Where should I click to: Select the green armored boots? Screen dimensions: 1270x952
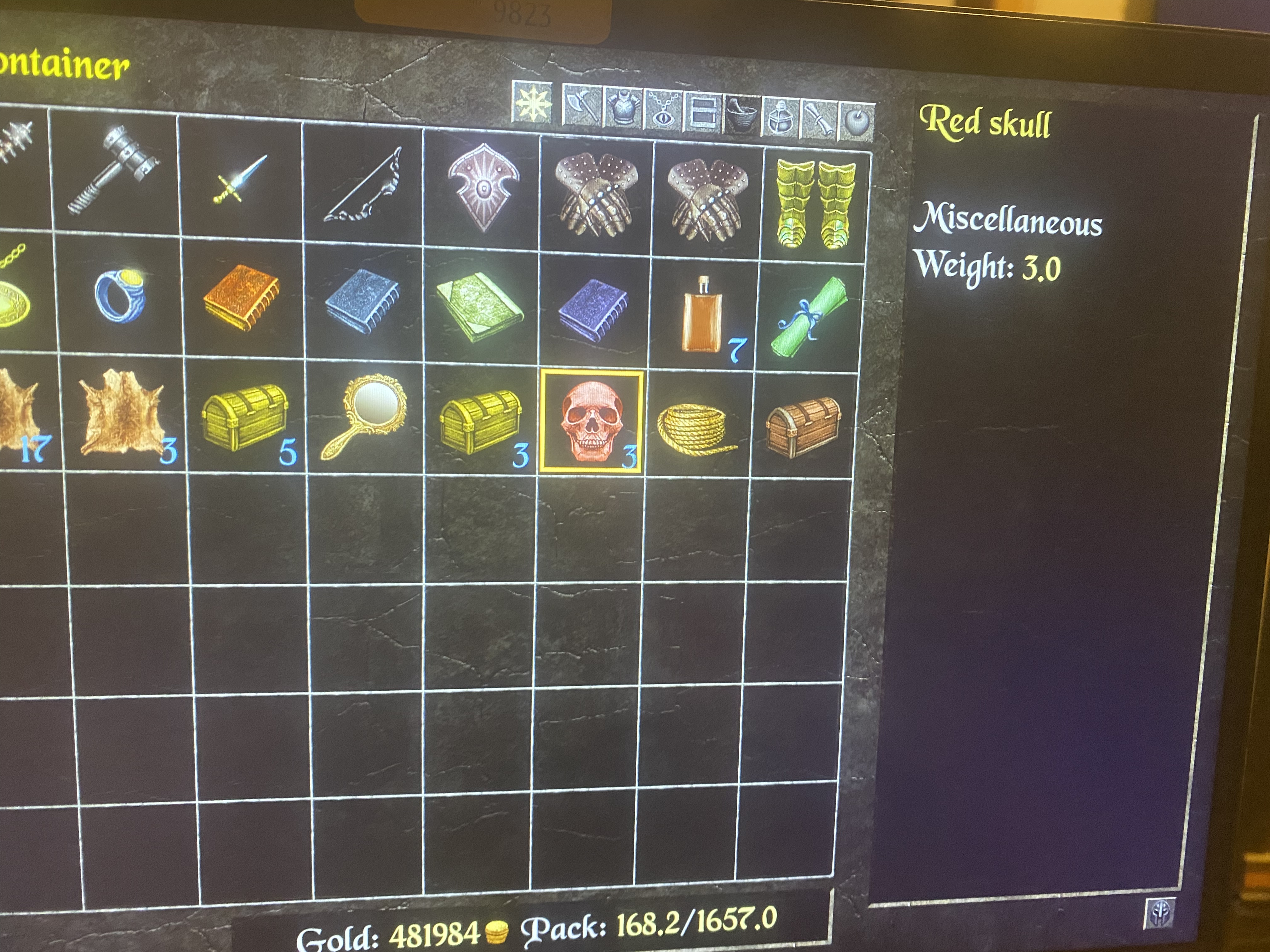tap(815, 204)
